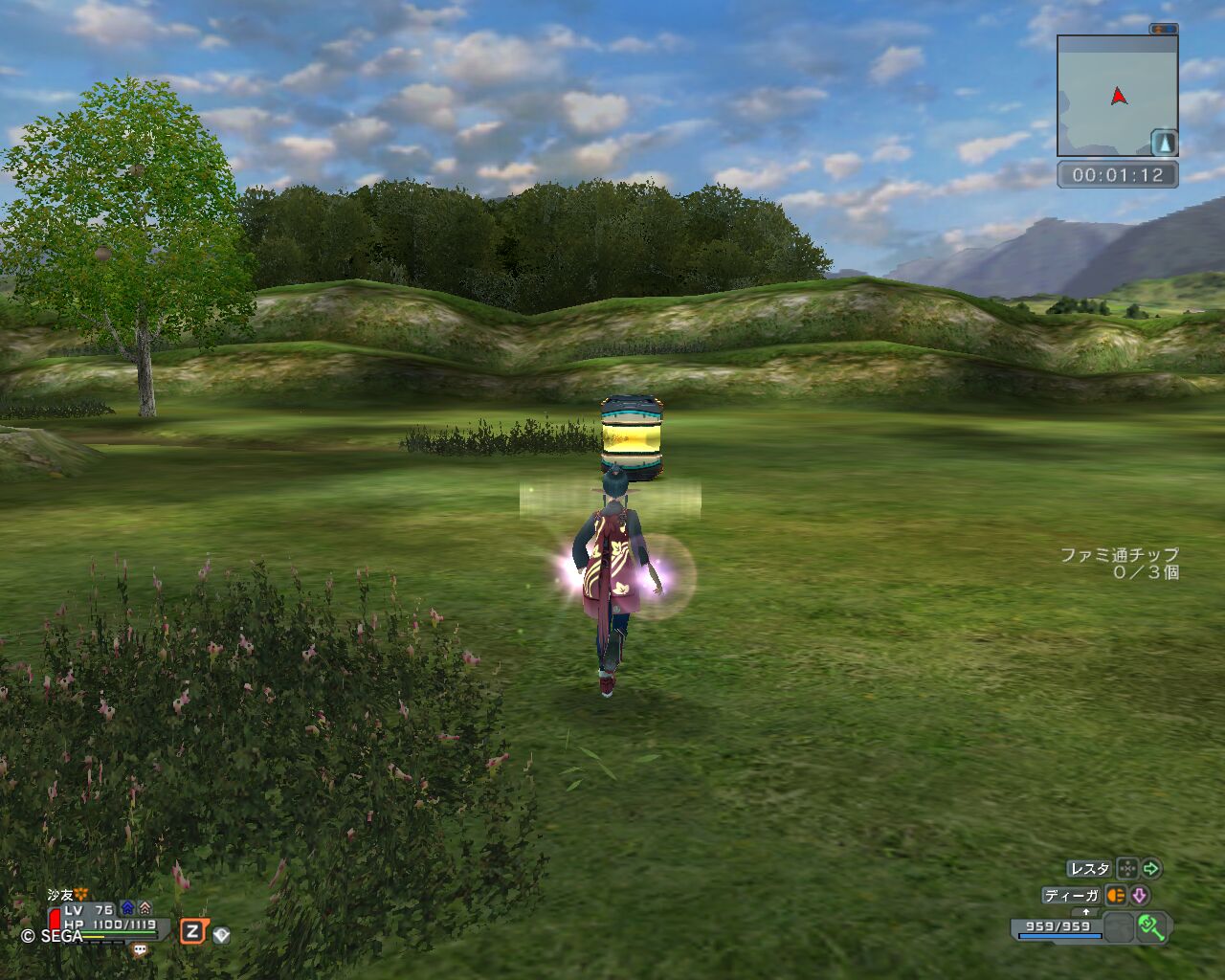1225x980 pixels.
Task: Expand the palette with the up arrow
Action: [1085, 911]
